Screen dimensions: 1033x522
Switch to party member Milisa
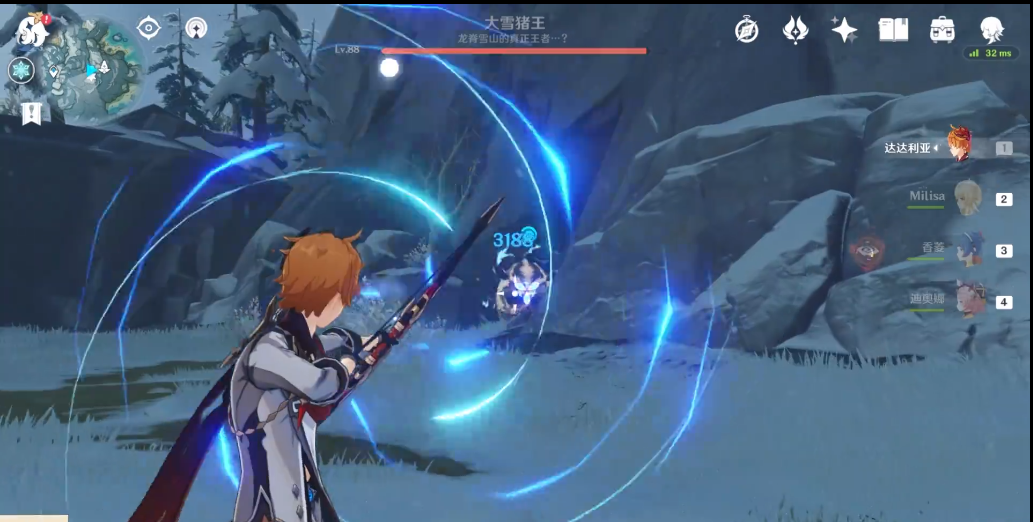(966, 198)
